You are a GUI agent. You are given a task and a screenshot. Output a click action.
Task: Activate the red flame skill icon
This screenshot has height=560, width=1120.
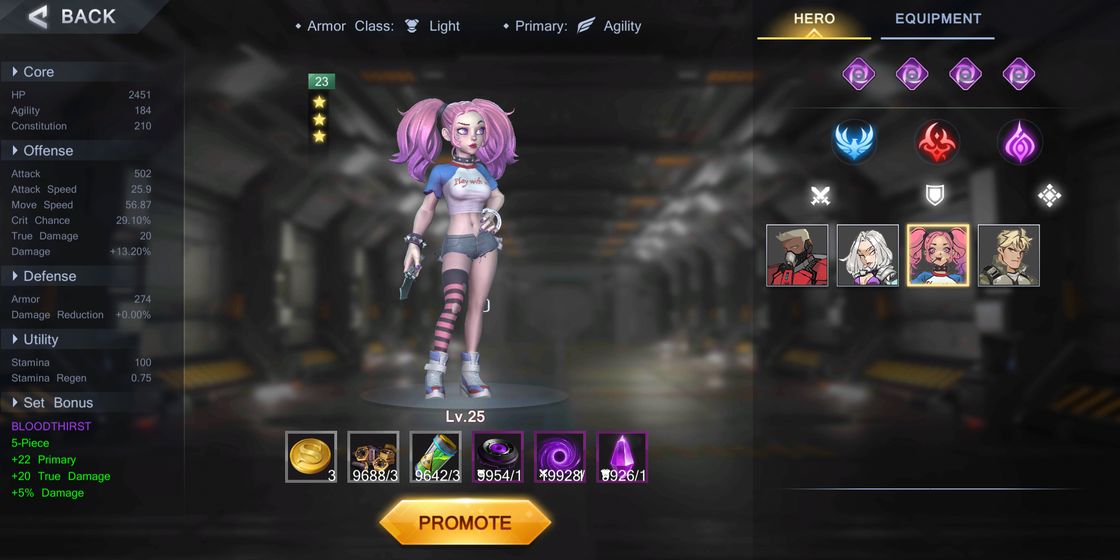tap(938, 142)
